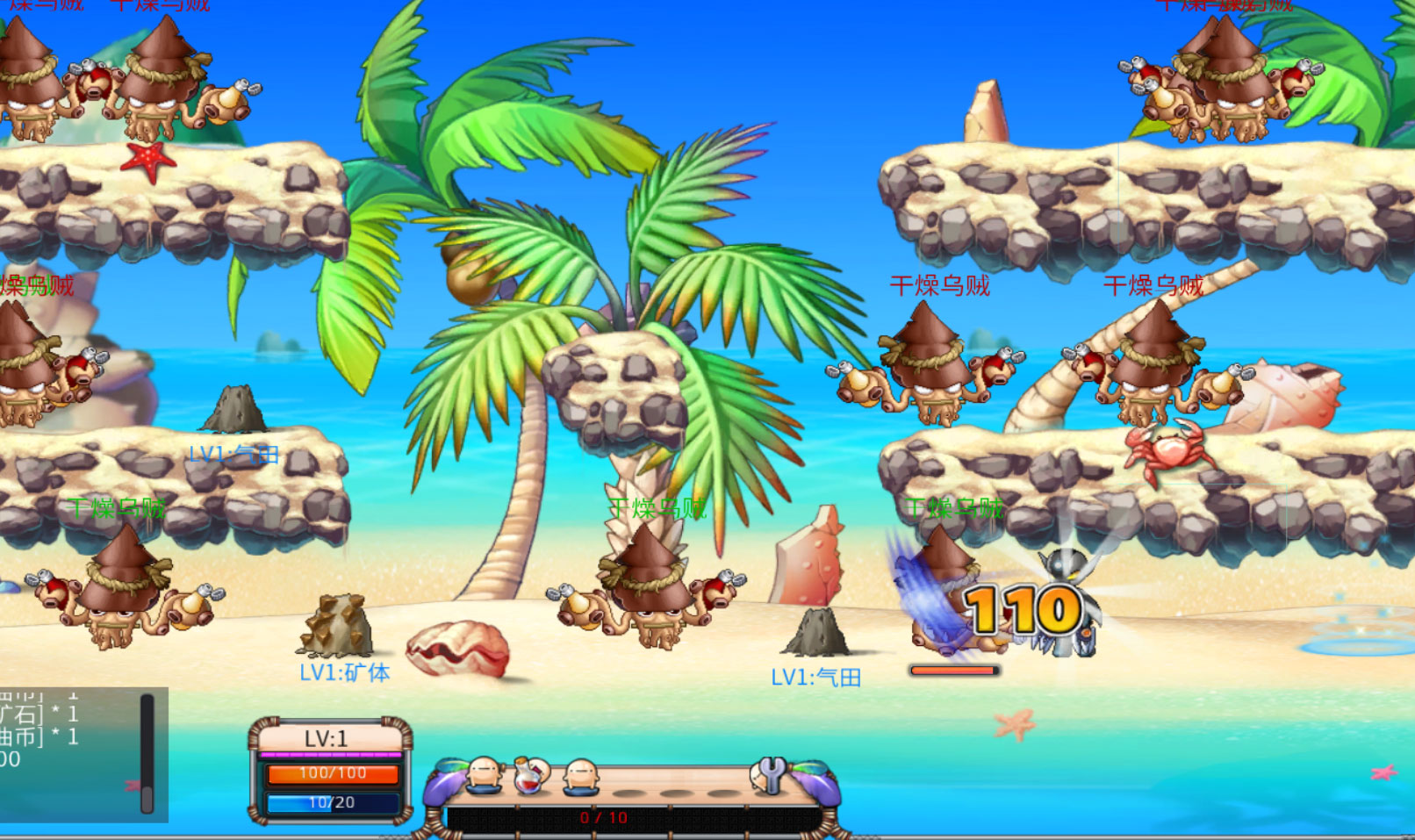
Task: Select the red potion flask slot
Action: point(530,775)
